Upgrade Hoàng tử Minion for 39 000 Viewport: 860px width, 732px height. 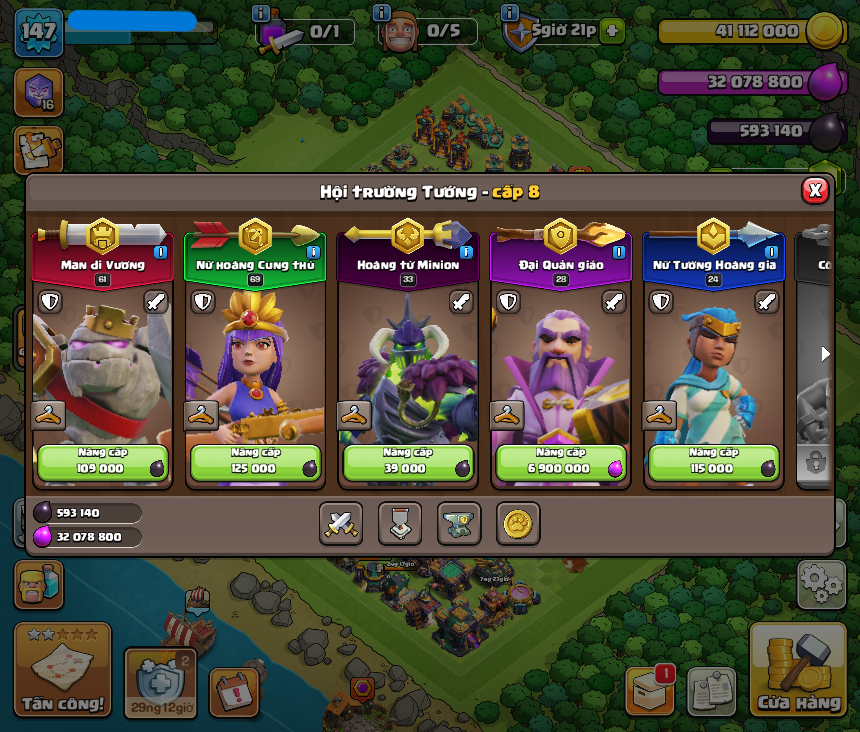(x=408, y=462)
